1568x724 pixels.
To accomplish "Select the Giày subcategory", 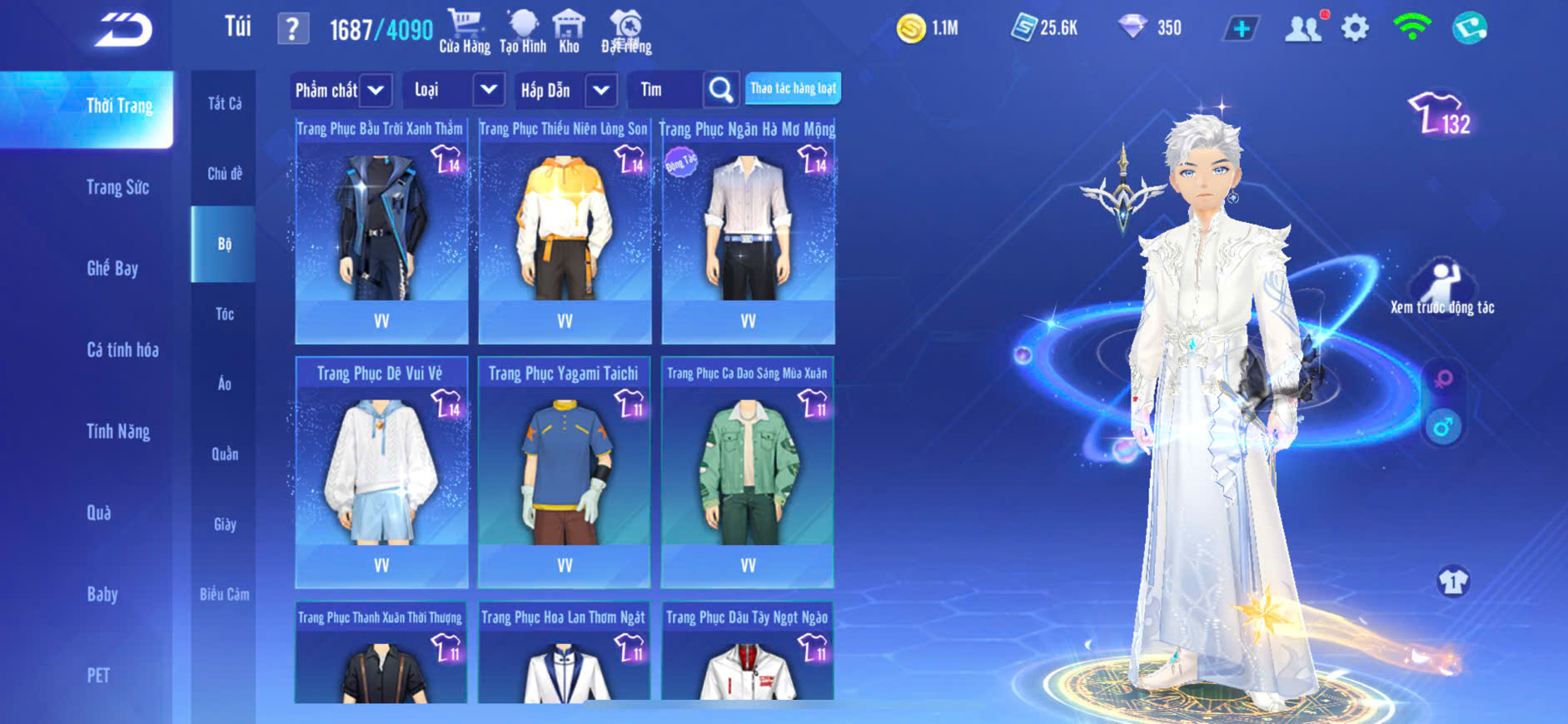I will click(x=225, y=524).
